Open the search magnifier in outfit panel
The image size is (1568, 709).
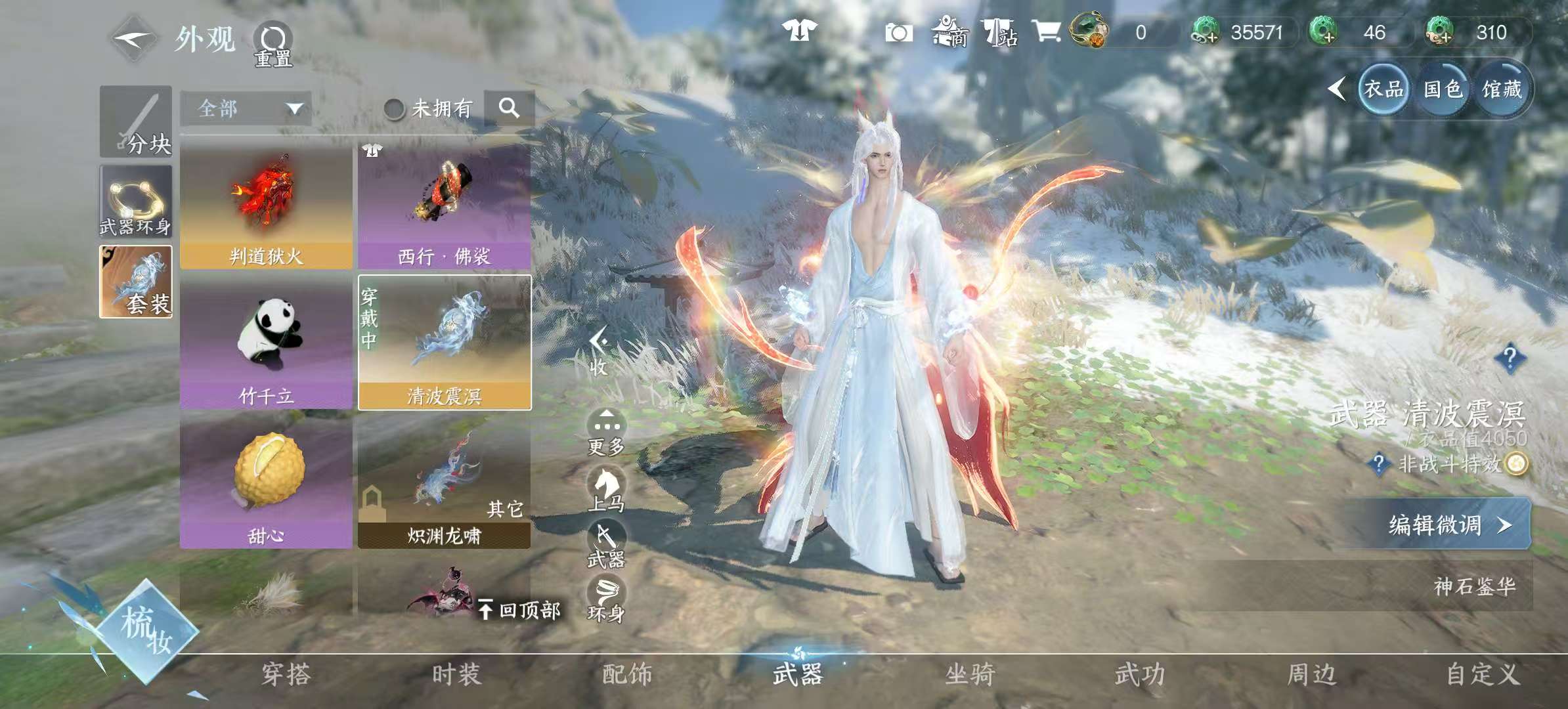(x=509, y=108)
